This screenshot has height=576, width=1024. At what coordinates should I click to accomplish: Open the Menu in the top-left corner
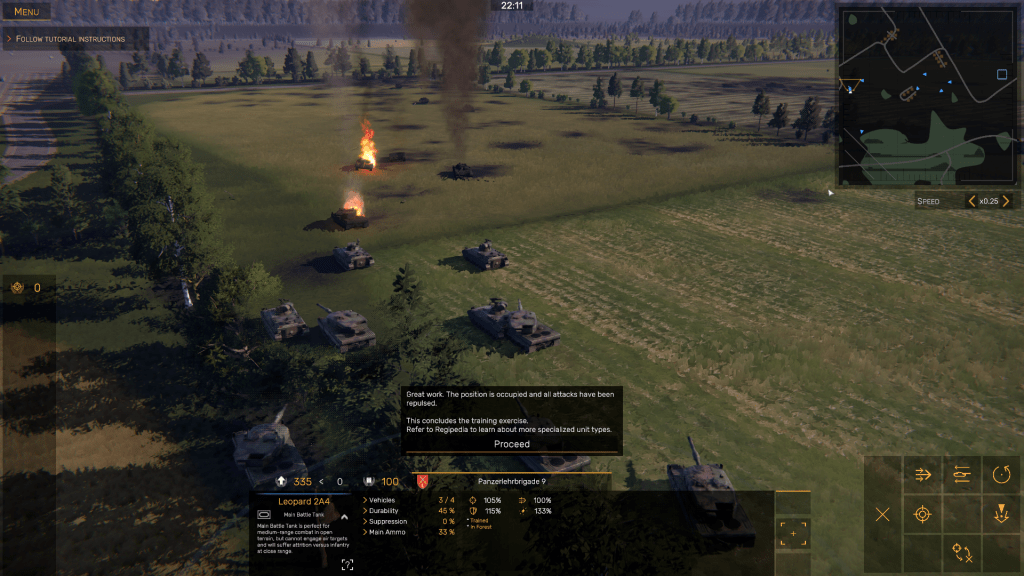(x=27, y=11)
